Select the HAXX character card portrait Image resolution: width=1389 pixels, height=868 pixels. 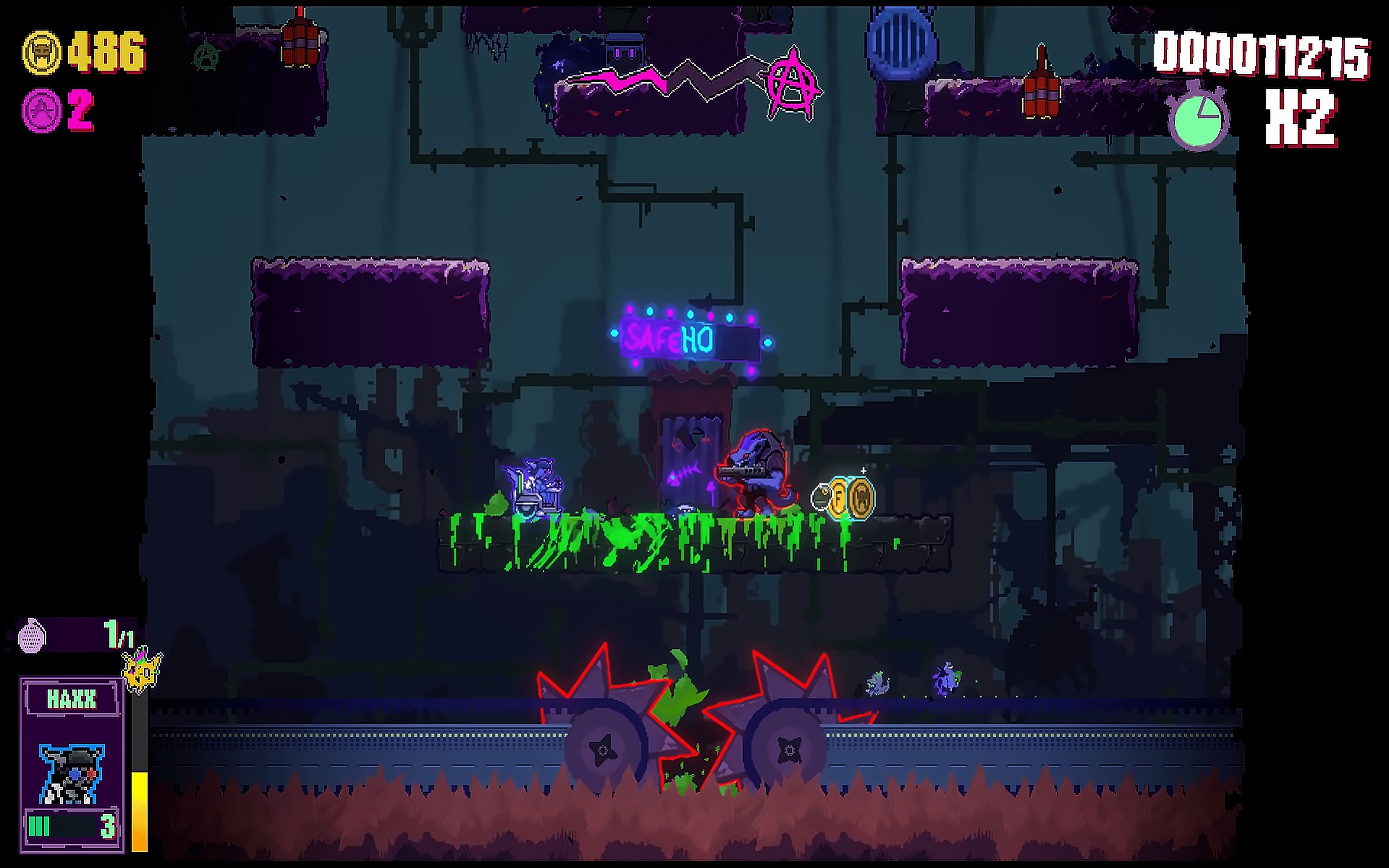71,774
